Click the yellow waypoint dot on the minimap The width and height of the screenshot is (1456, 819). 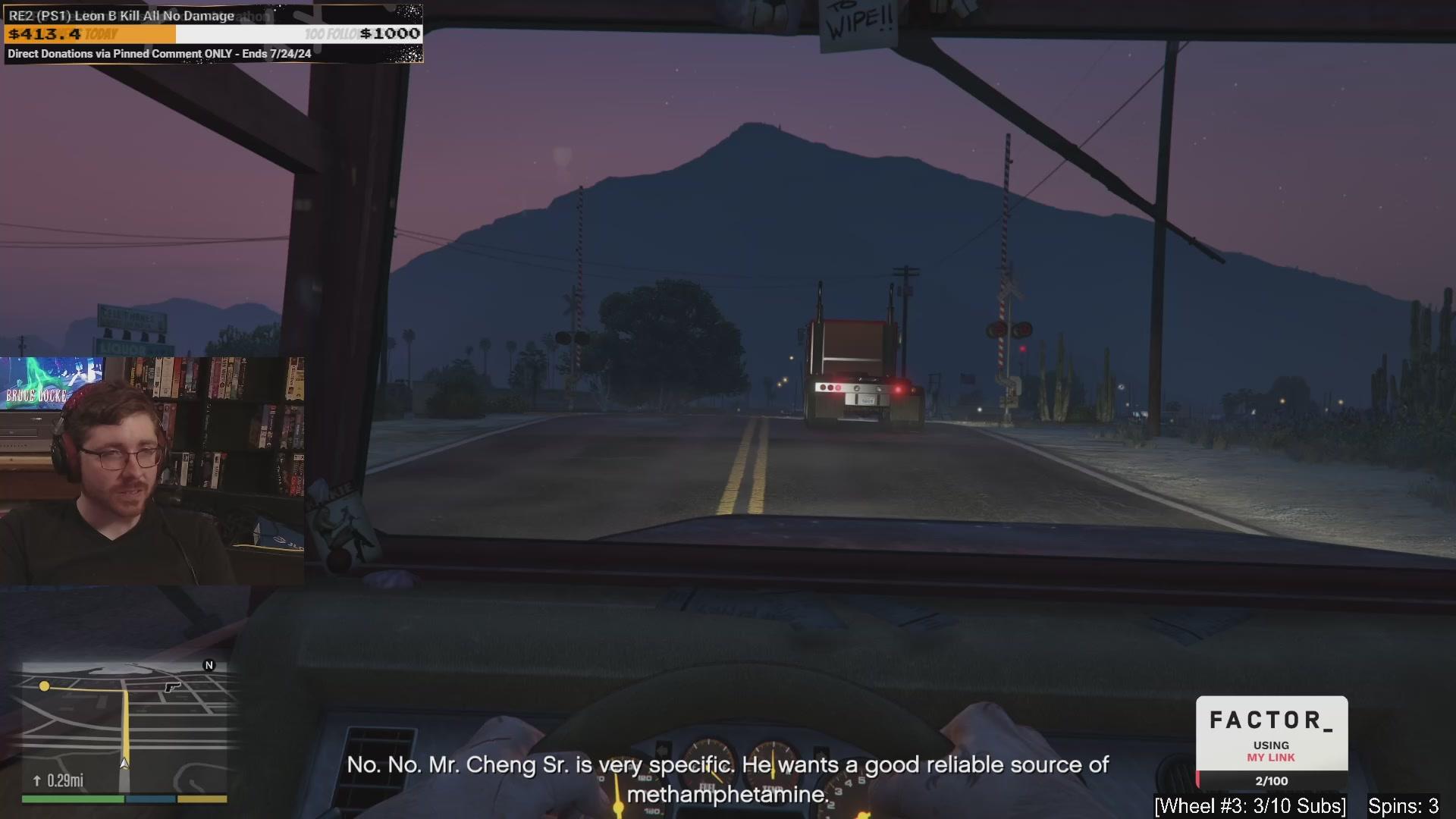(44, 686)
